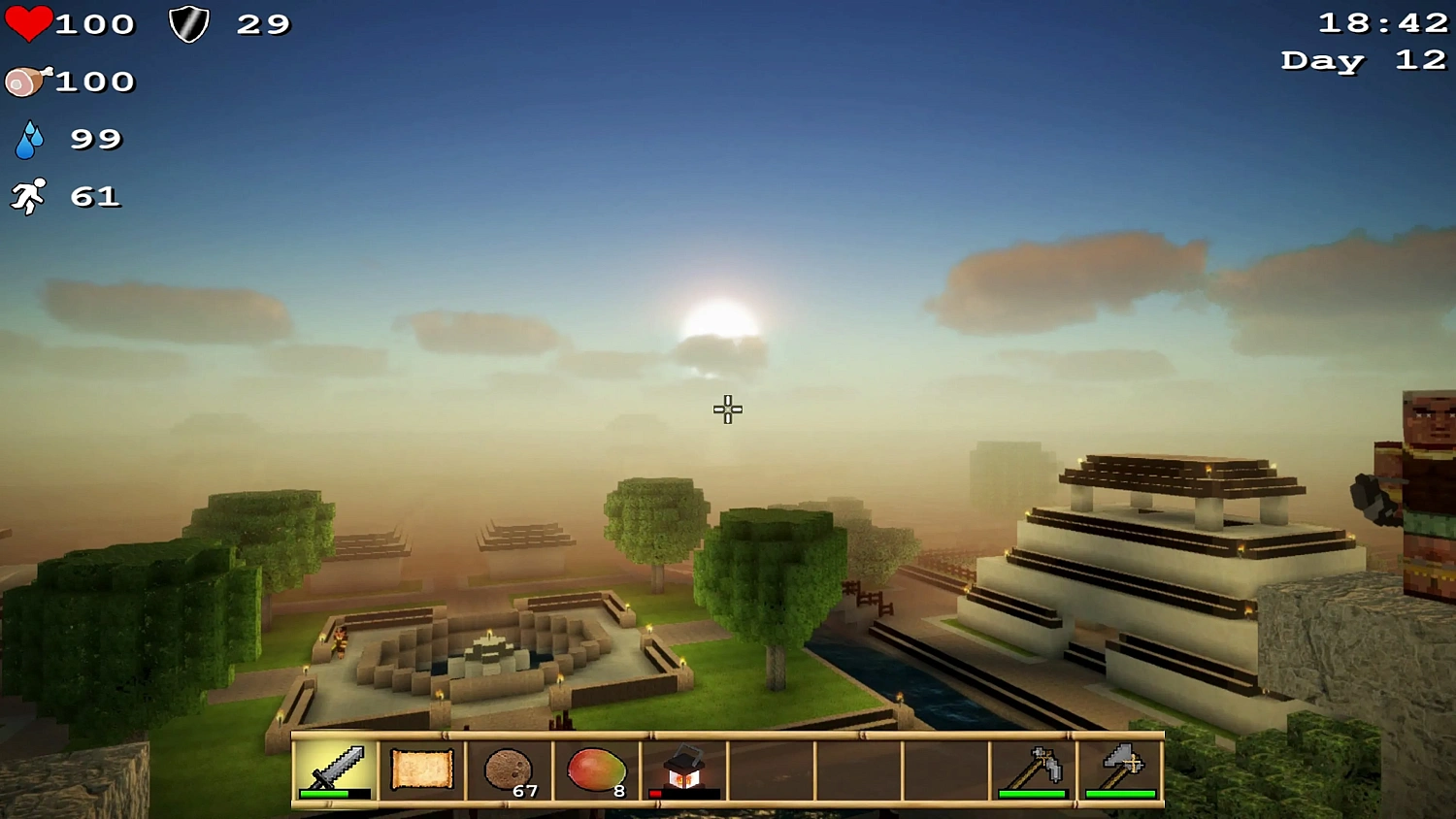The image size is (1456, 819).
Task: Select the axe in the last hotbar slot
Action: [x=1120, y=769]
